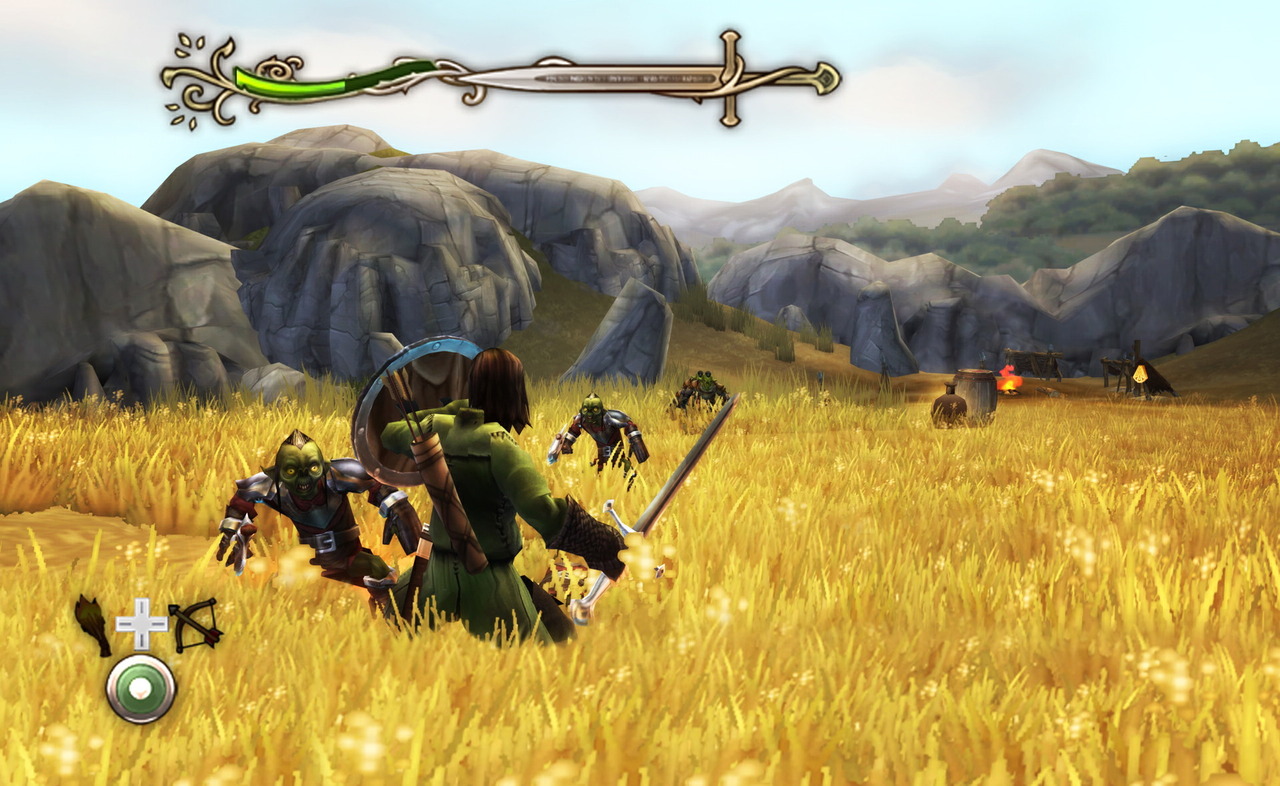
Task: Equip the bow and arrow weapon icon
Action: [x=194, y=623]
